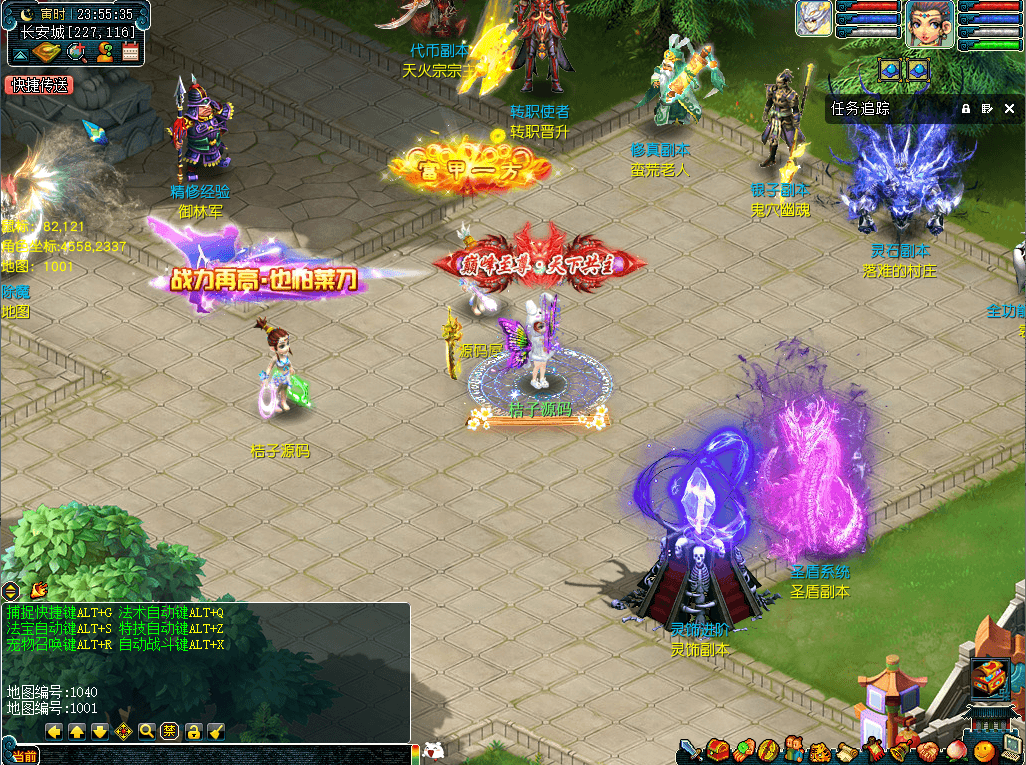Collapse the location panel with arrow button
This screenshot has height=765, width=1026.
(x=20, y=52)
